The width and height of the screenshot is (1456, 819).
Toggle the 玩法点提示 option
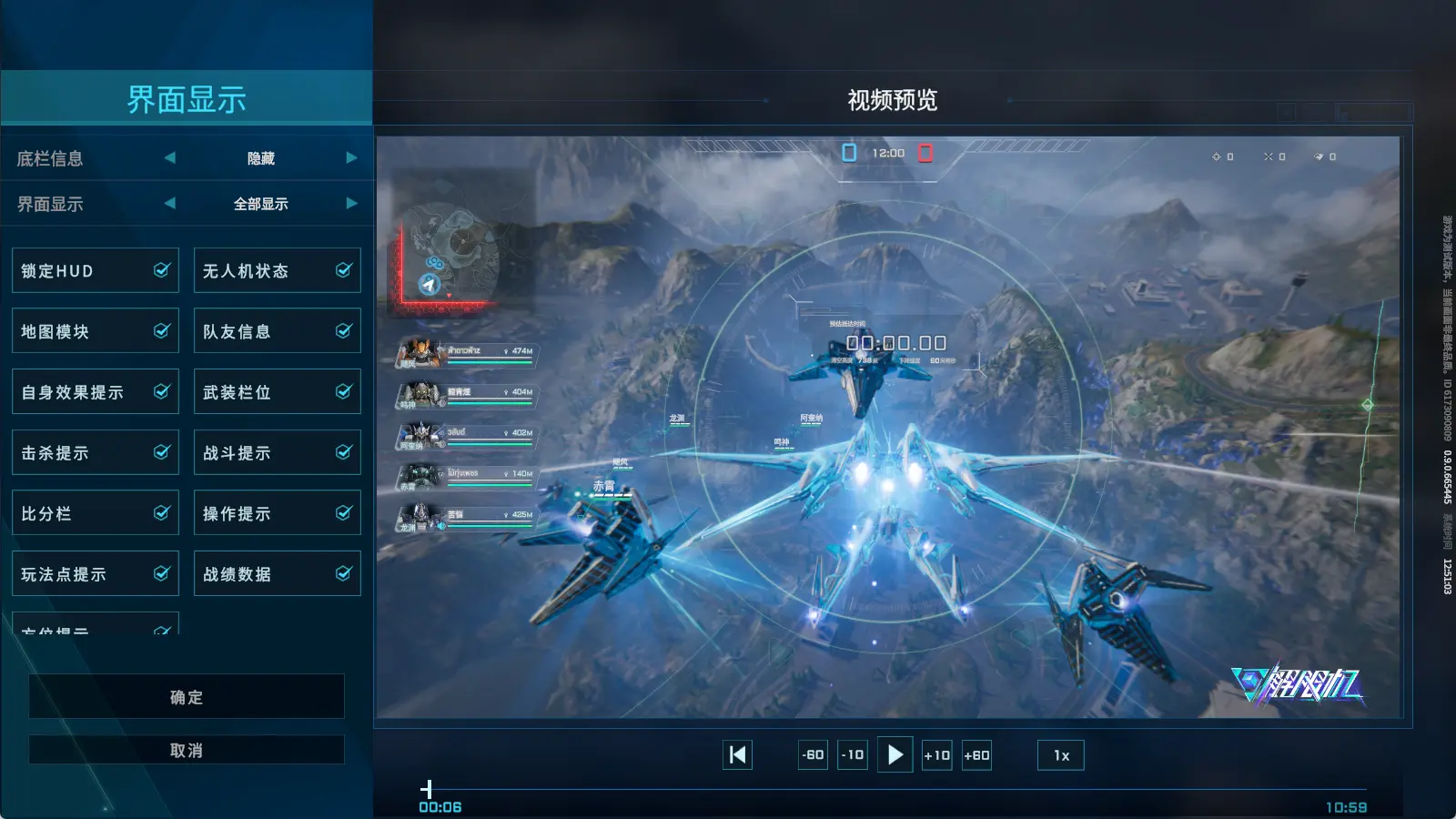(162, 574)
